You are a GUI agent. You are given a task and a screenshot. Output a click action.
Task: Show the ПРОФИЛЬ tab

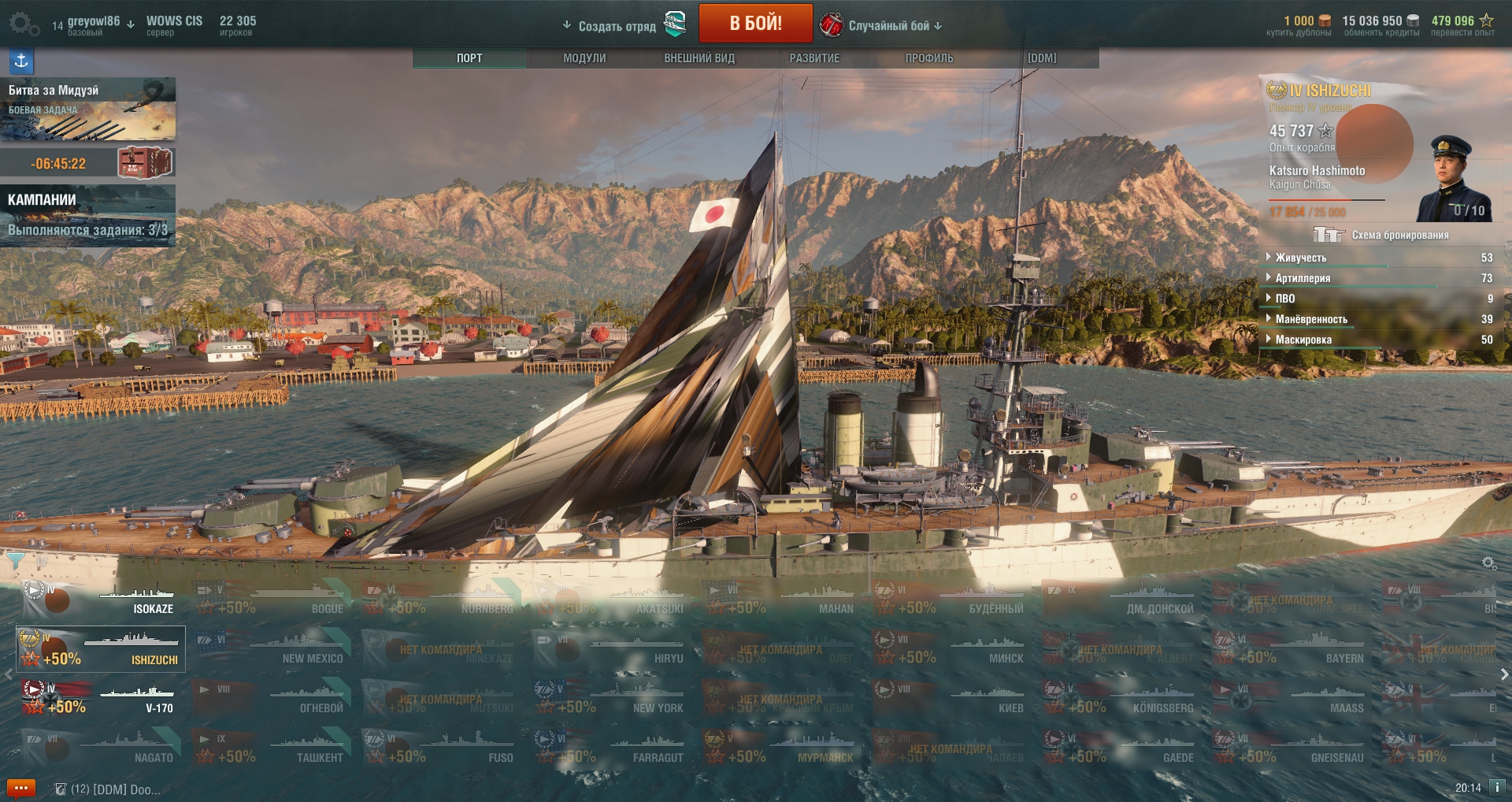[x=929, y=58]
